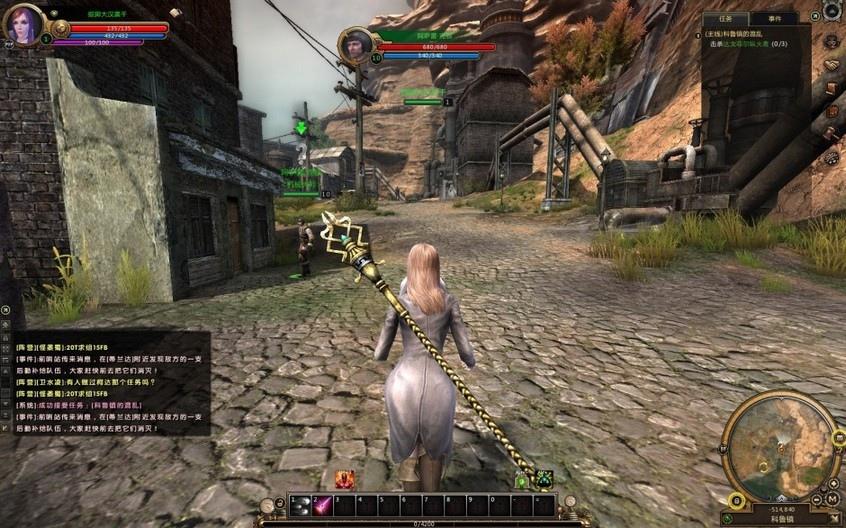The height and width of the screenshot is (528, 846).
Task: Select the targeted NPC's portrait
Action: tap(354, 43)
